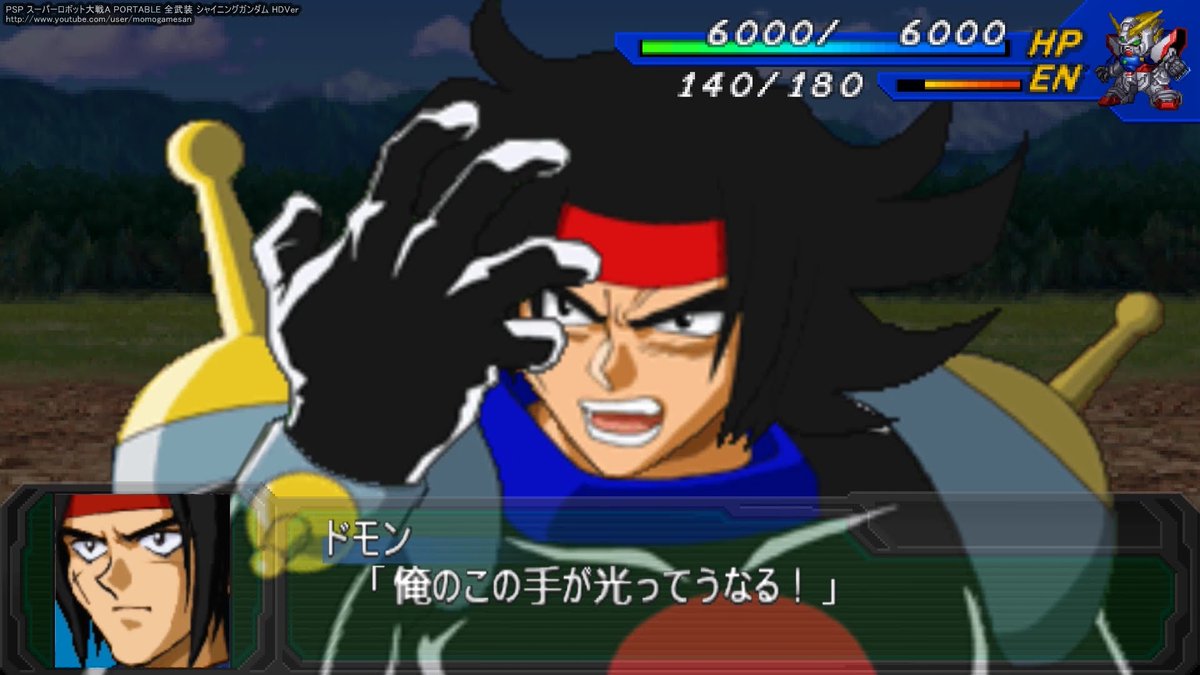Click the Shining Gundam unit icon
Screen dimensions: 1200x675
point(1144,59)
